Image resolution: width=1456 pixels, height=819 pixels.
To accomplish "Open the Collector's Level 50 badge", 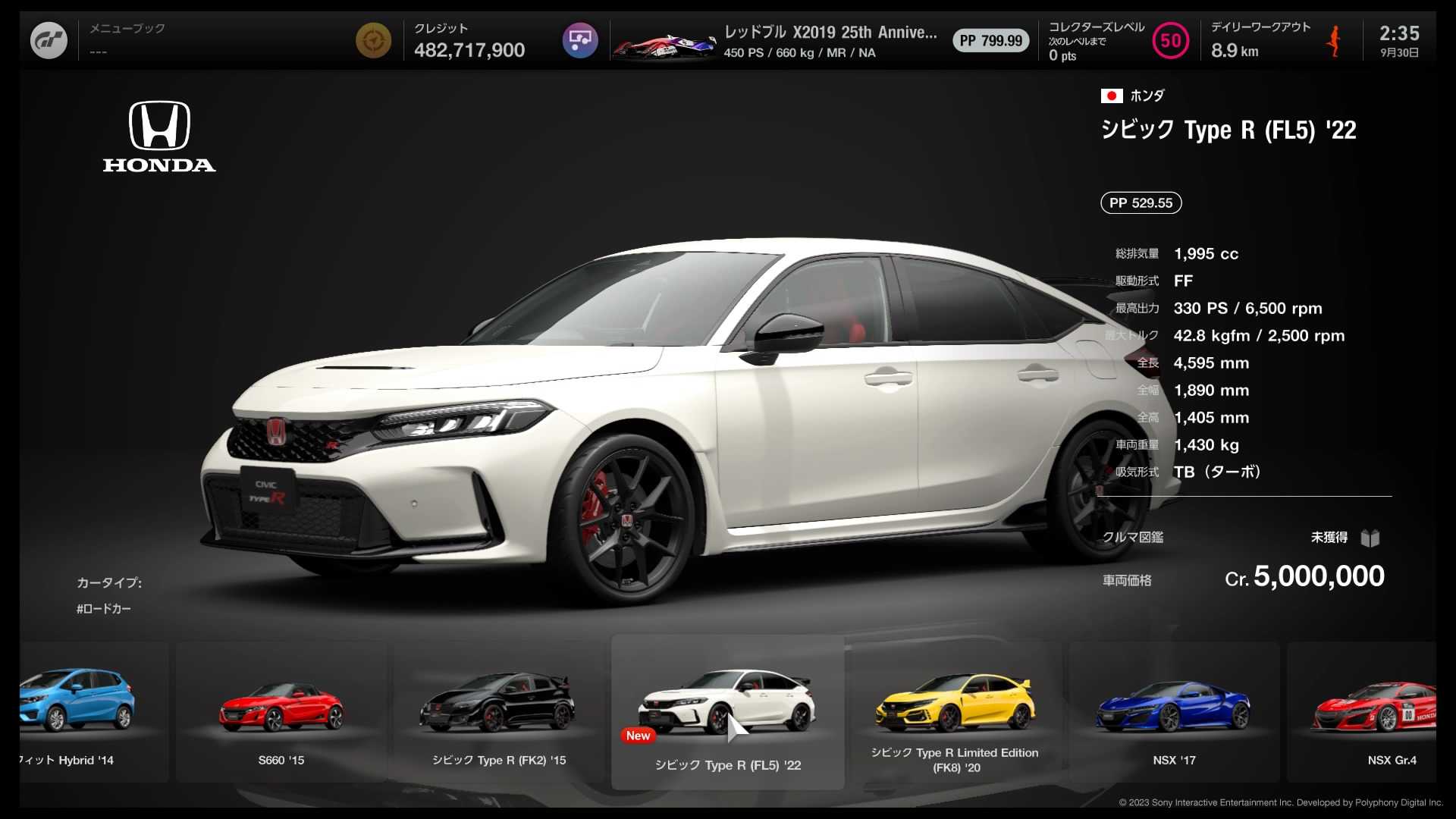I will click(x=1170, y=41).
